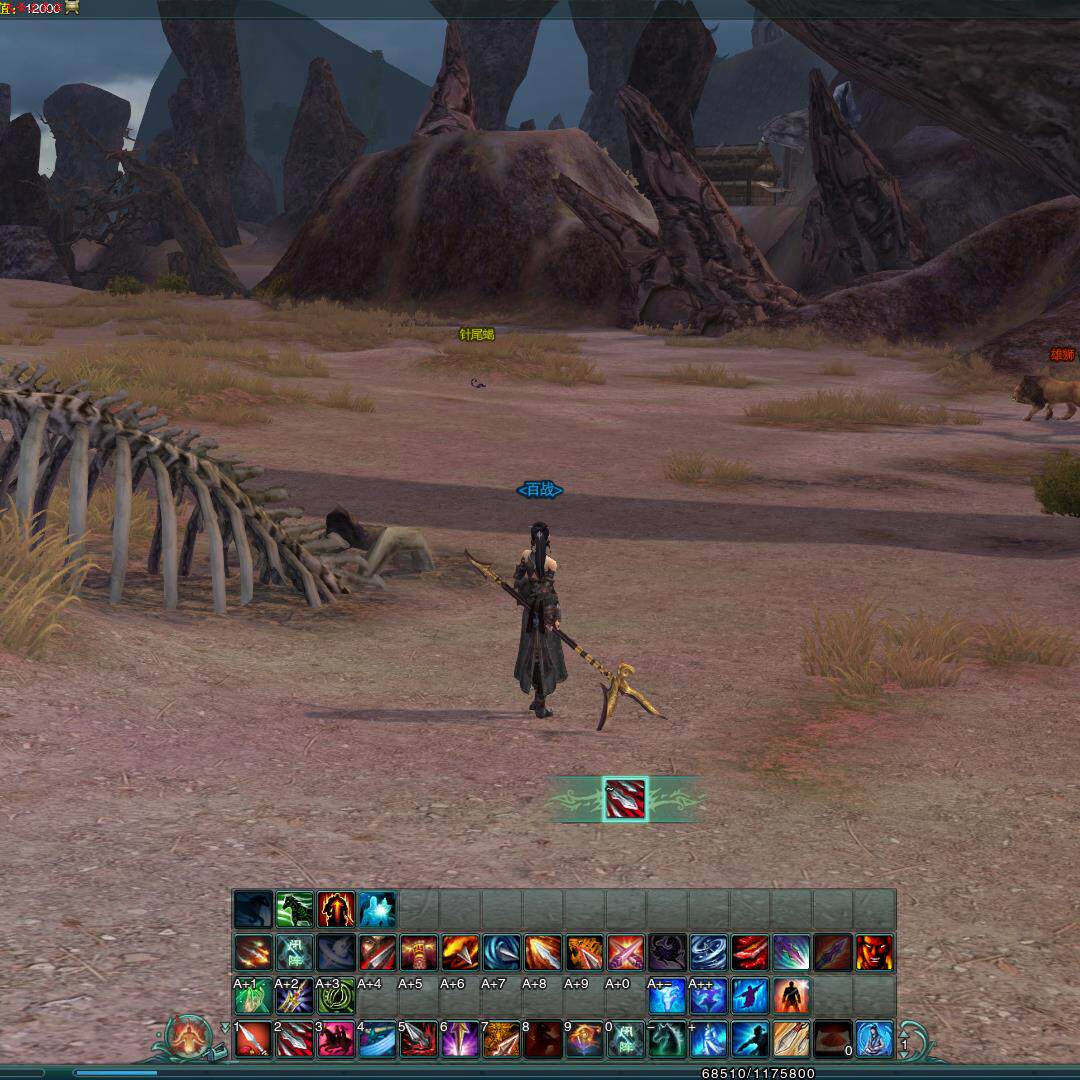Select the green horse icon in top row
This screenshot has width=1080, height=1080.
coord(295,909)
